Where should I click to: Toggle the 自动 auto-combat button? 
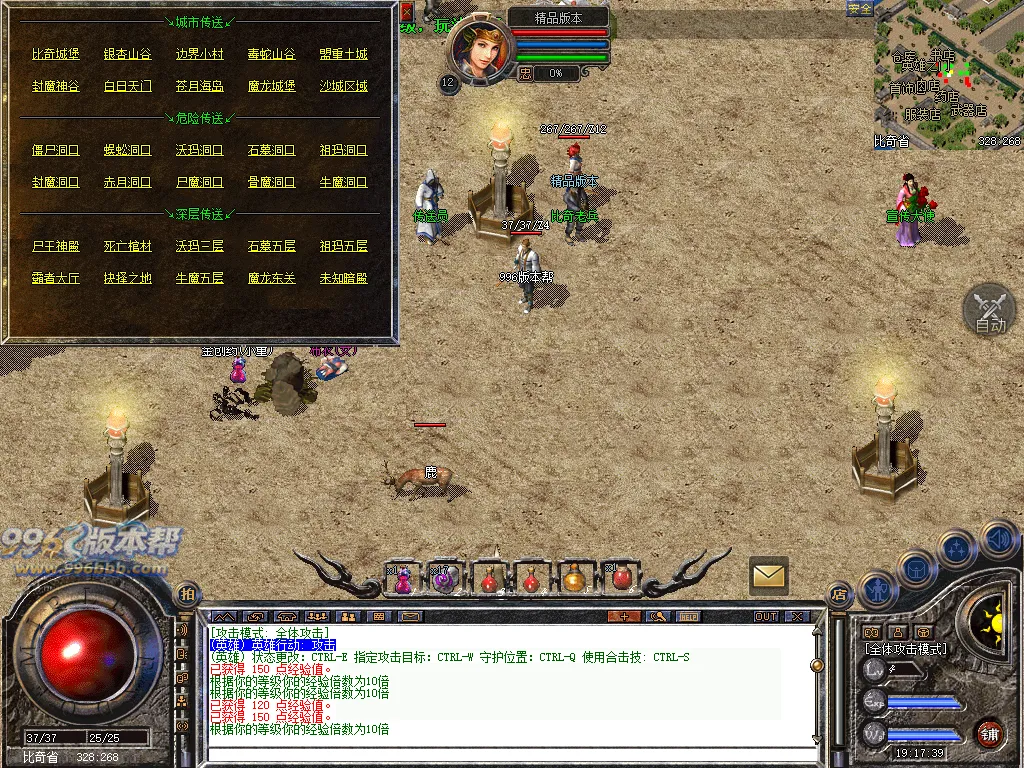point(989,309)
